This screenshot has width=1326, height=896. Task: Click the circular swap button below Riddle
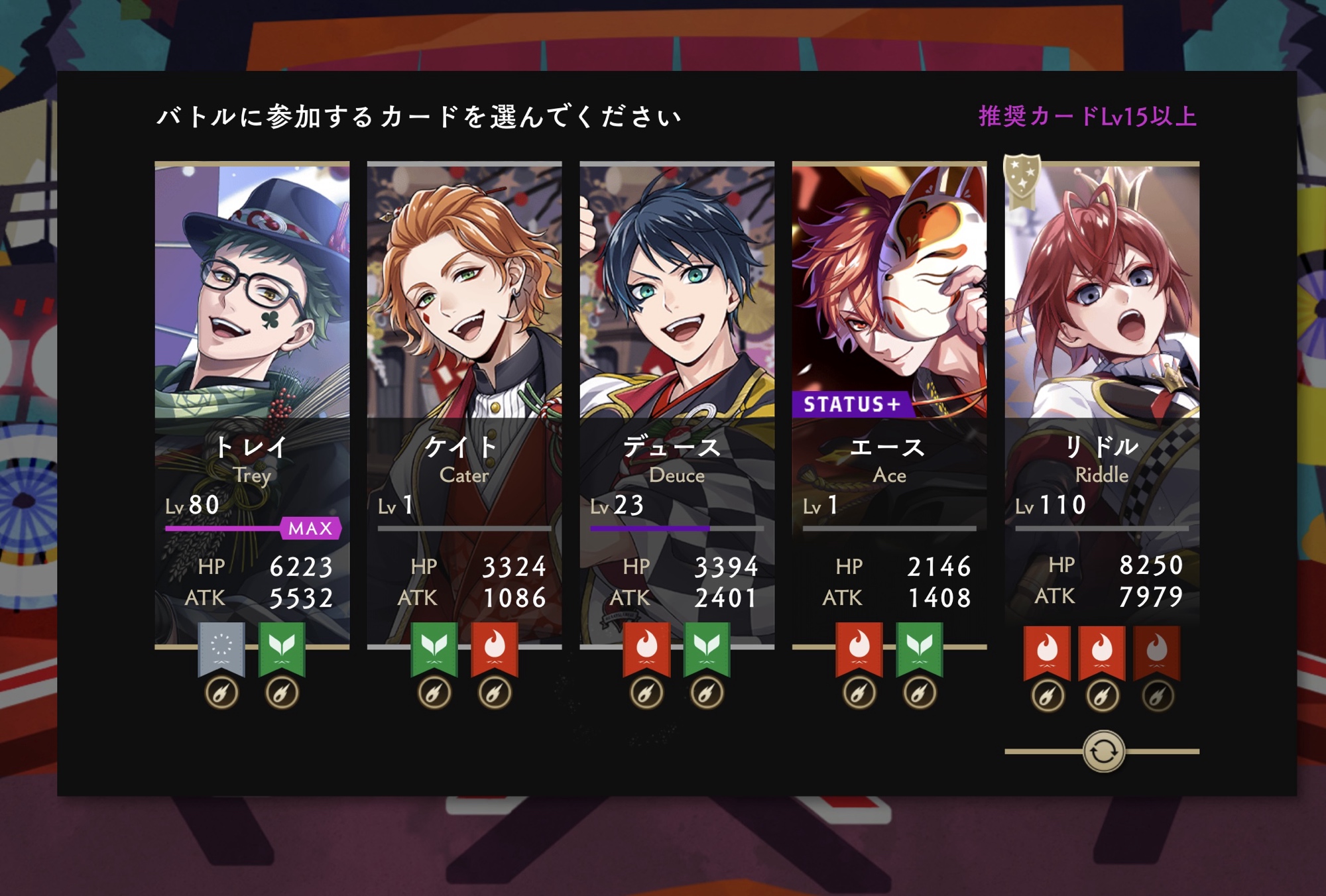point(1103,752)
